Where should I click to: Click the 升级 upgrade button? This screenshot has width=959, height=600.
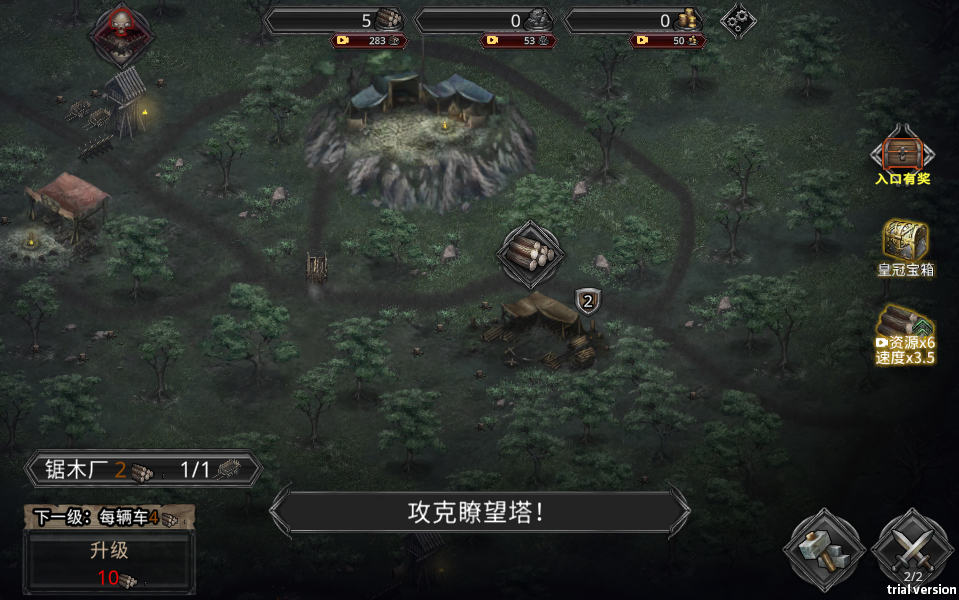109,561
